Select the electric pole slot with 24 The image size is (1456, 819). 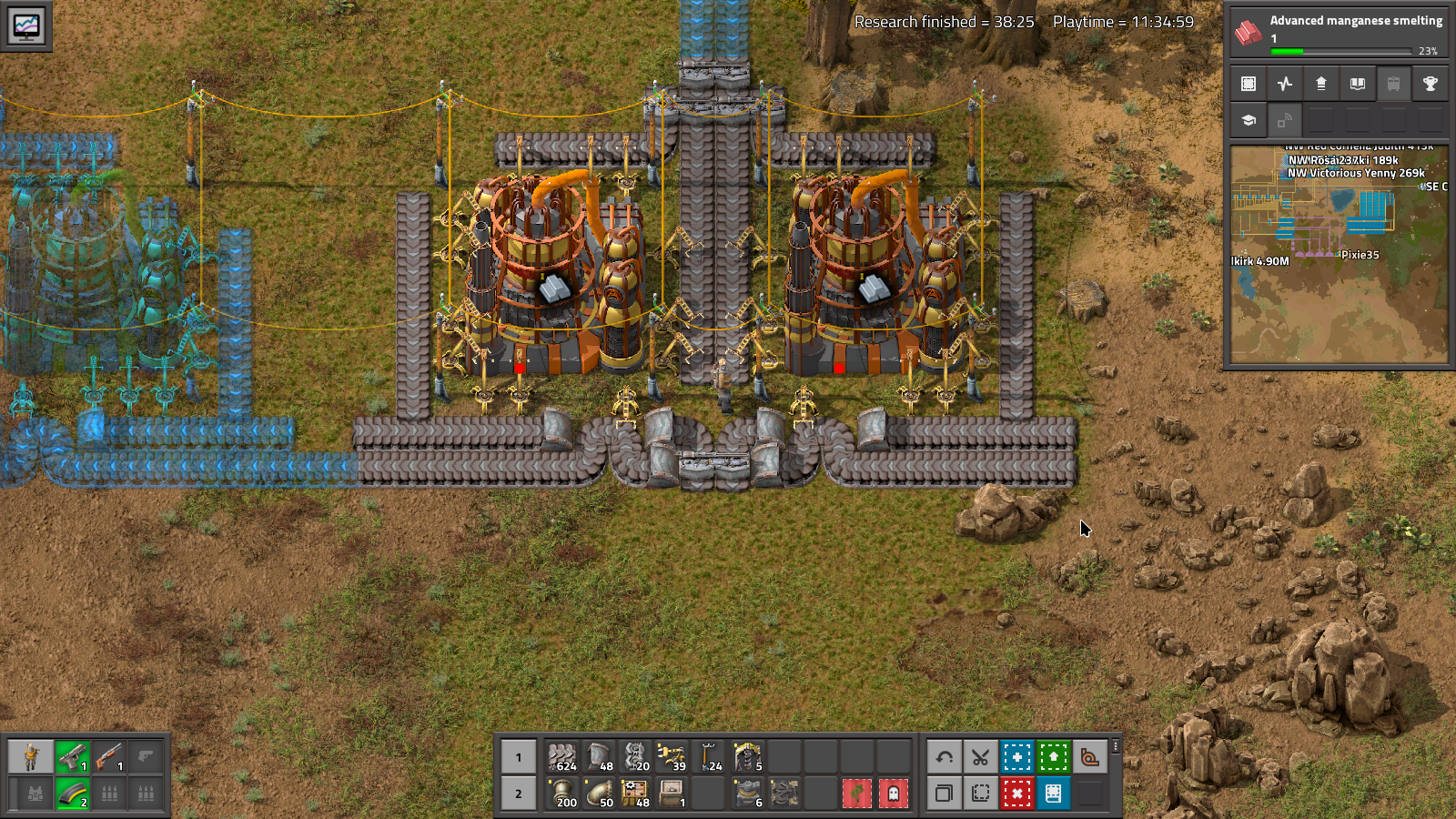pyautogui.click(x=709, y=756)
